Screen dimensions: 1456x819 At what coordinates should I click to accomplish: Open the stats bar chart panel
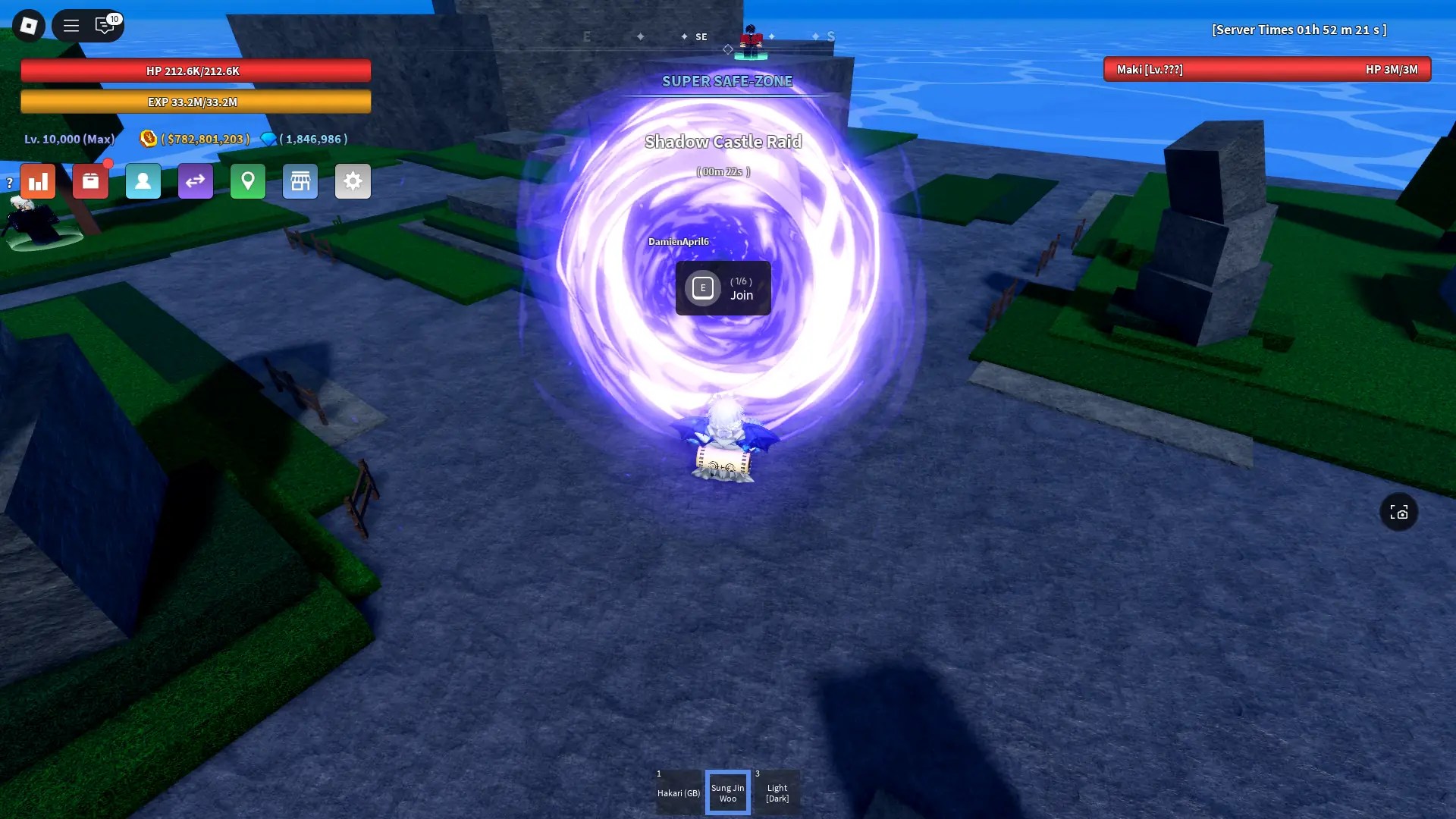click(x=38, y=181)
